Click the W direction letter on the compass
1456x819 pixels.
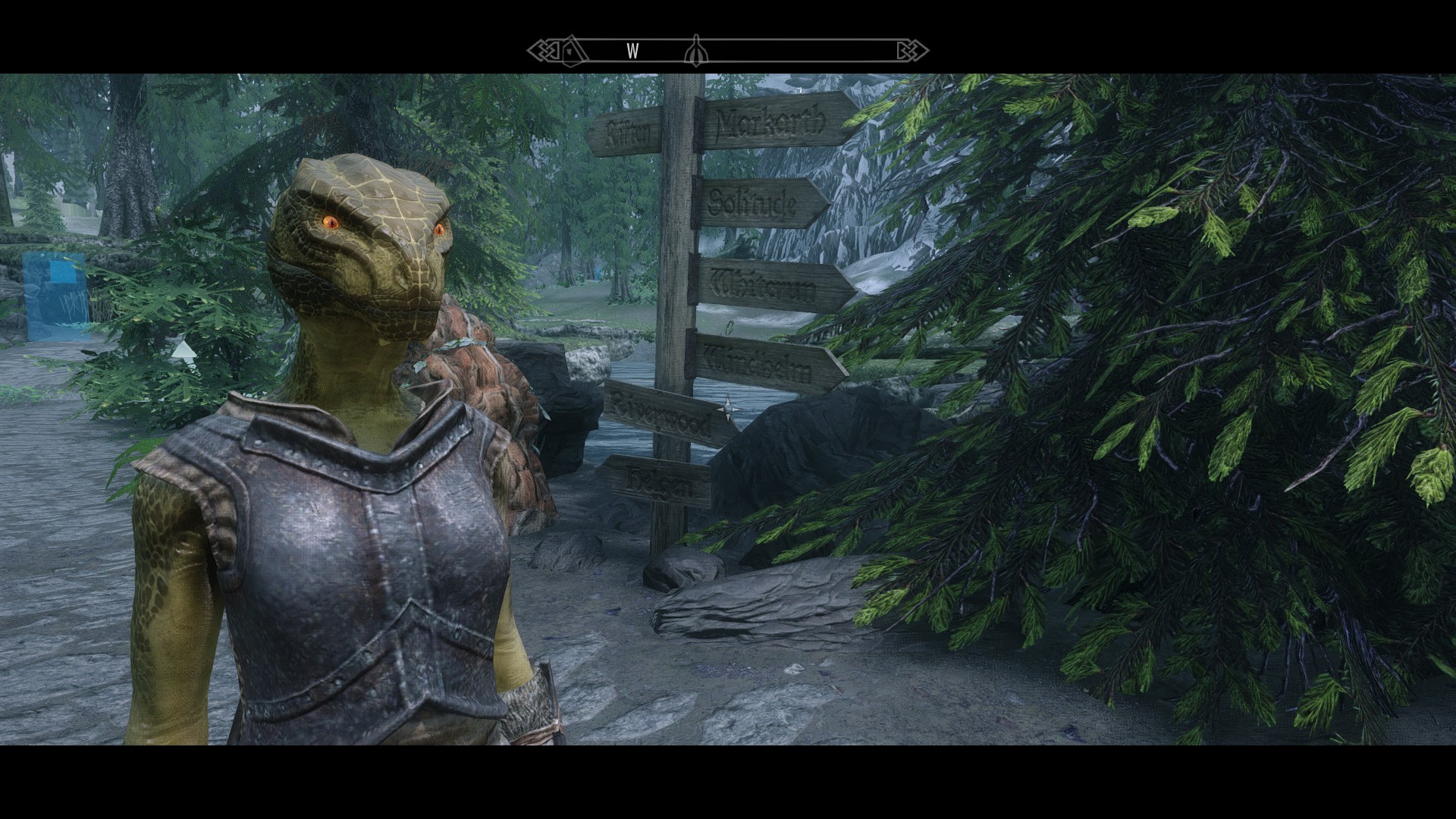[x=632, y=52]
